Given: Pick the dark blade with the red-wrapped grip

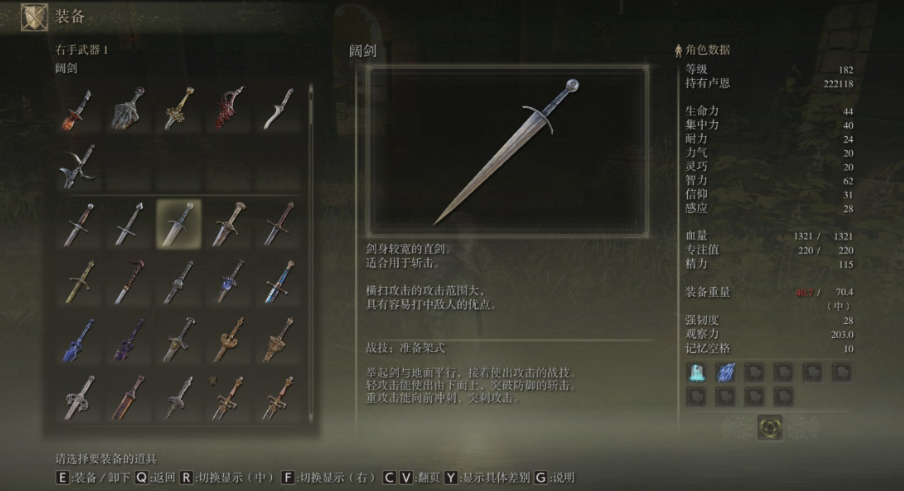Looking at the screenshot, I should 129,282.
